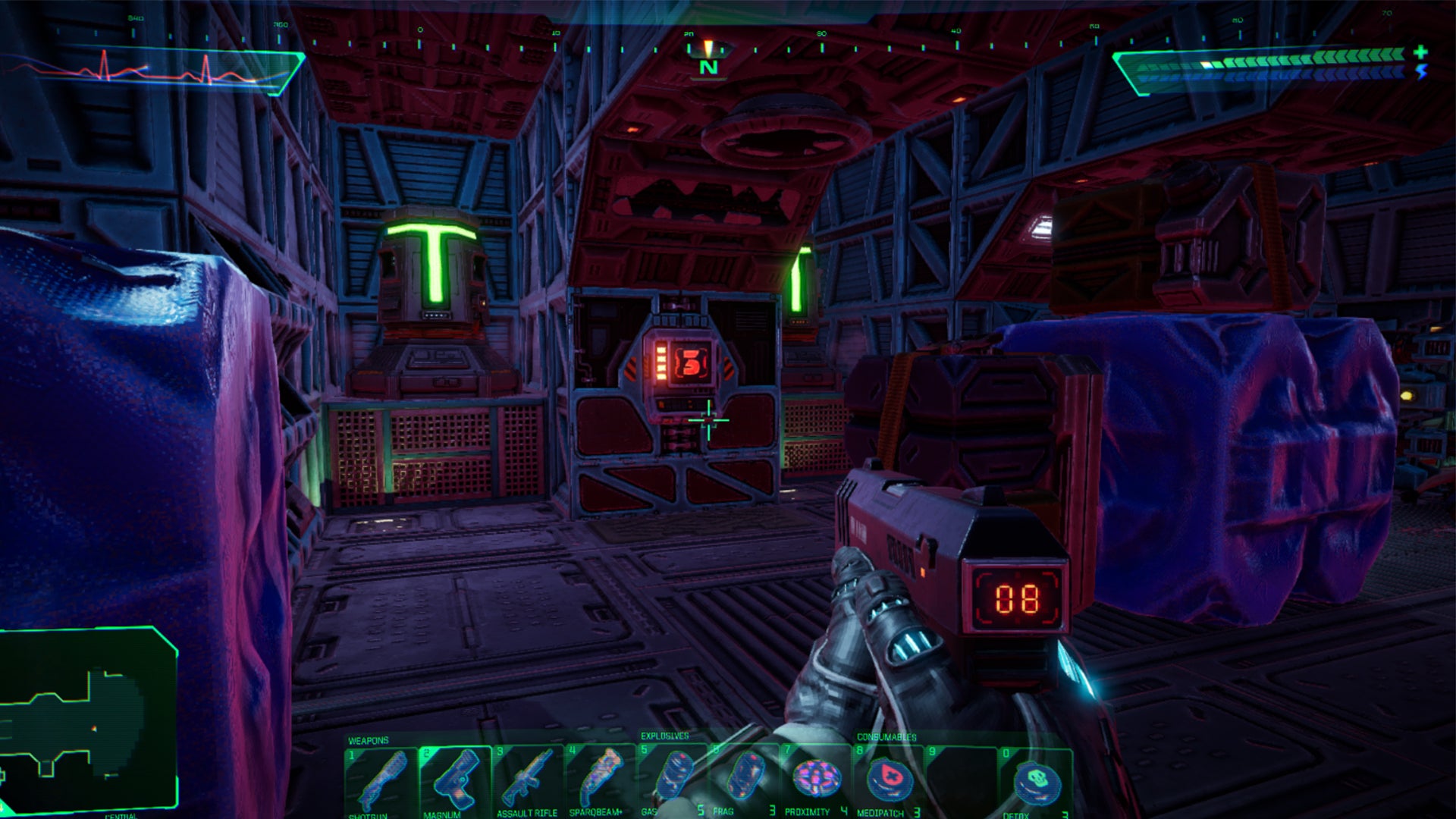This screenshot has width=1456, height=819.
Task: Select the Gas grenade slot
Action: [x=672, y=780]
